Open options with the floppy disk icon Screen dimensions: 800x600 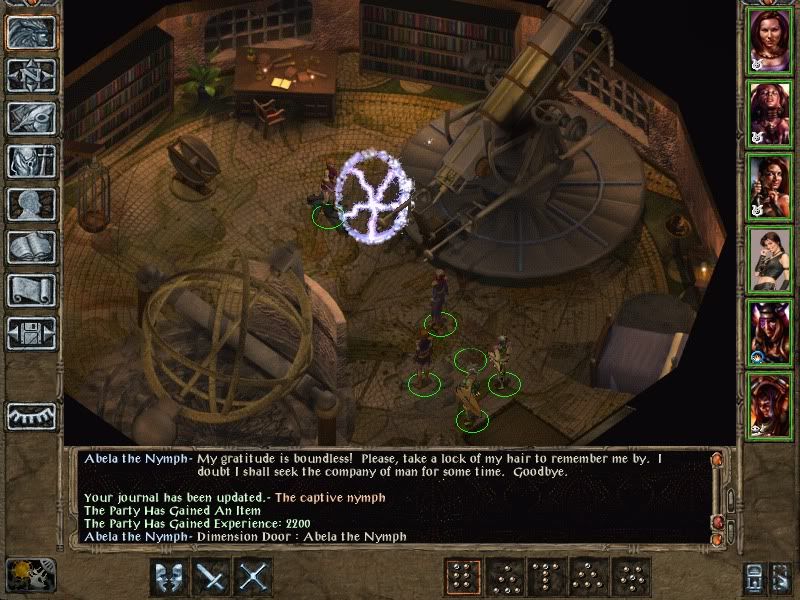tap(31, 333)
